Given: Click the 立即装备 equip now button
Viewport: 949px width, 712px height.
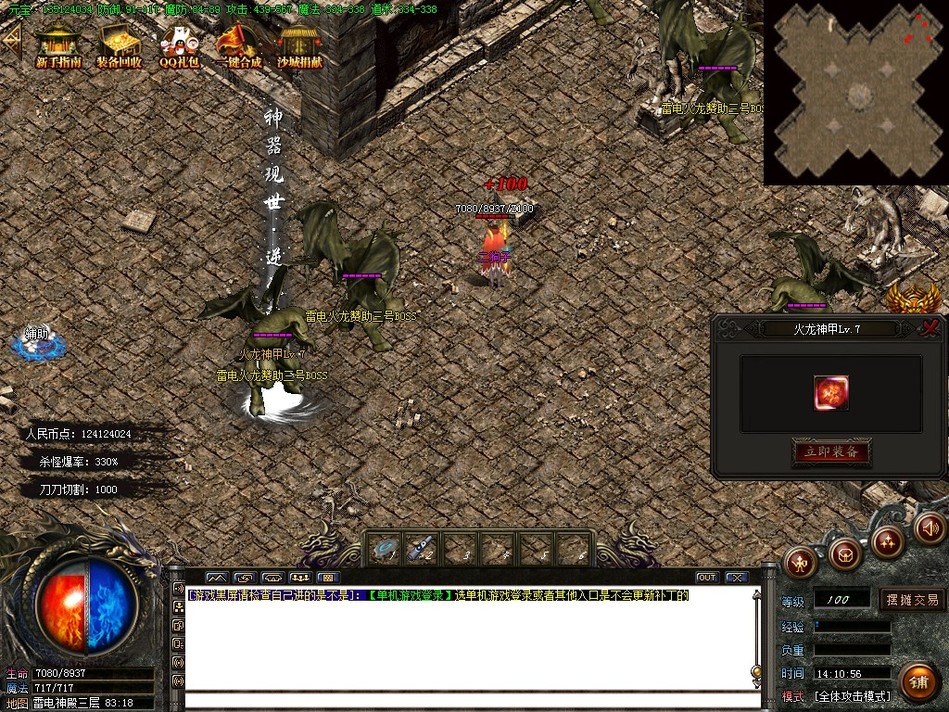Looking at the screenshot, I should 831,452.
